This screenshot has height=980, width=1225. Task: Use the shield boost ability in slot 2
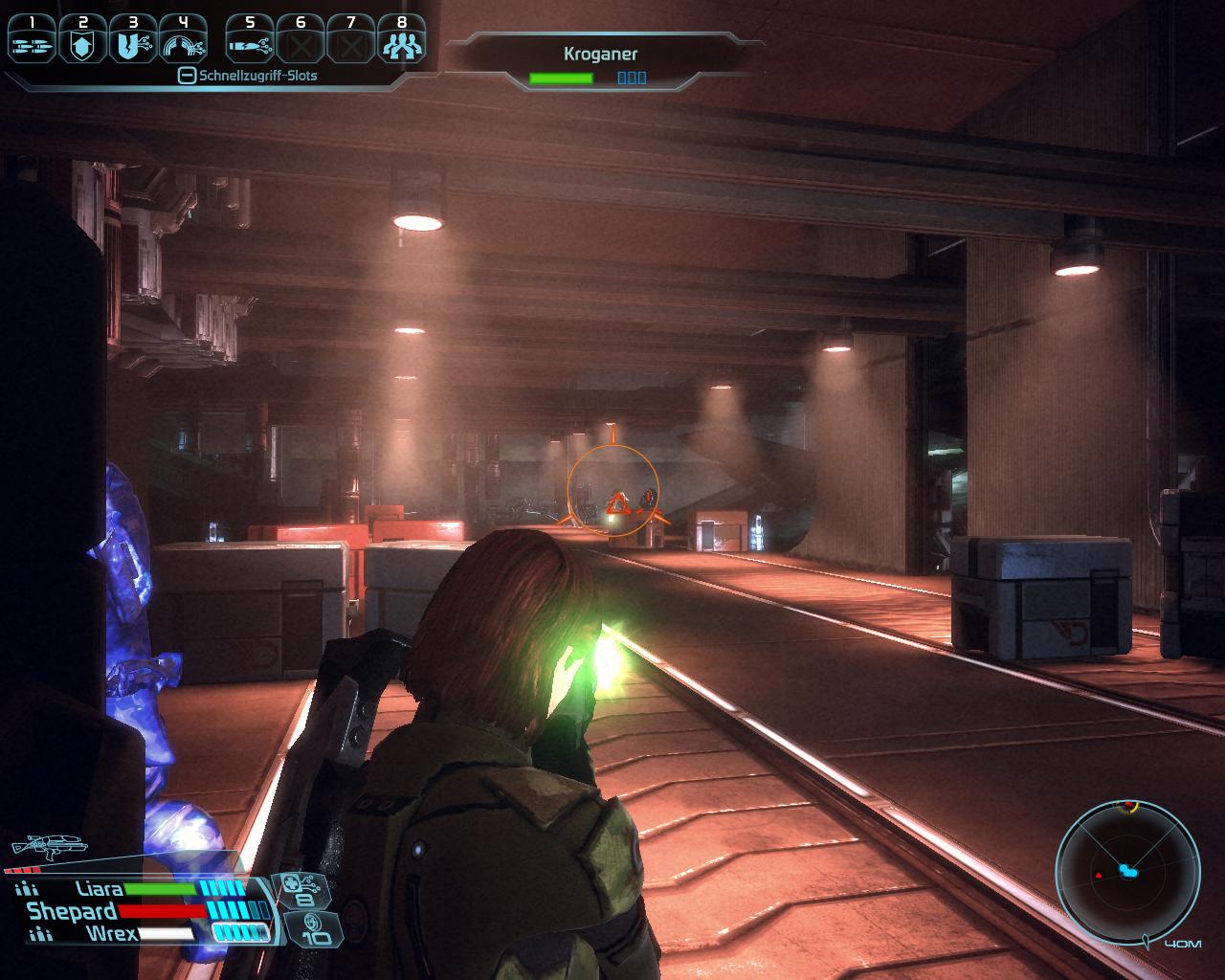pos(82,39)
